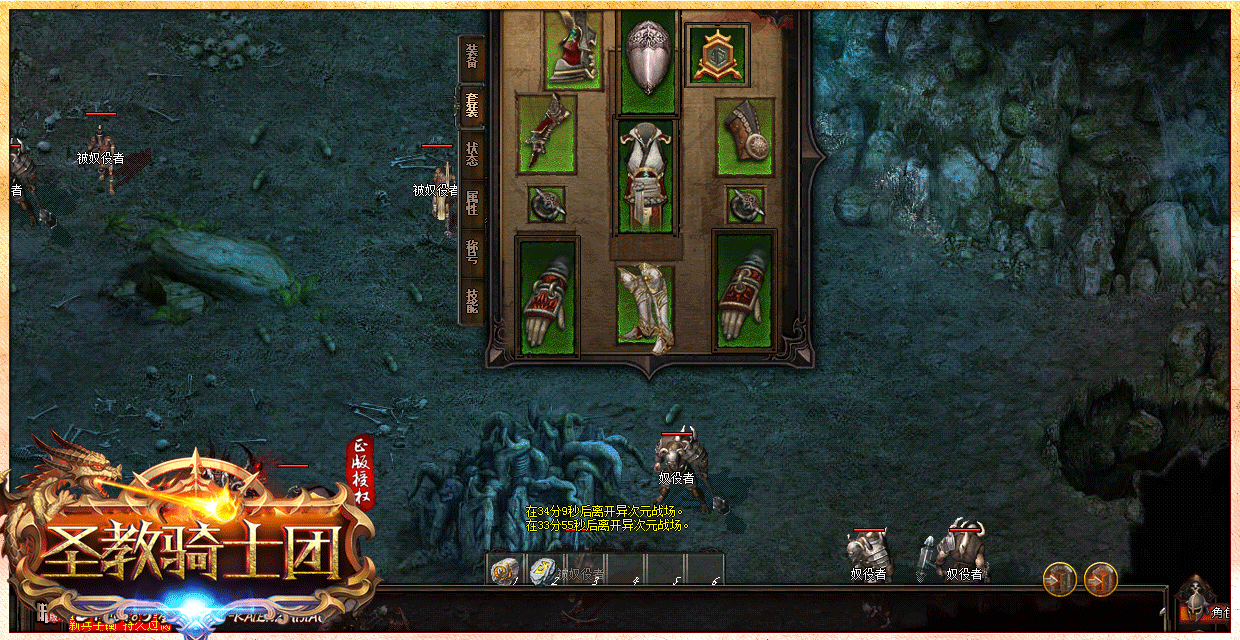The height and width of the screenshot is (640, 1240).
Task: Switch to the 装备 equipment tab
Action: 472,57
